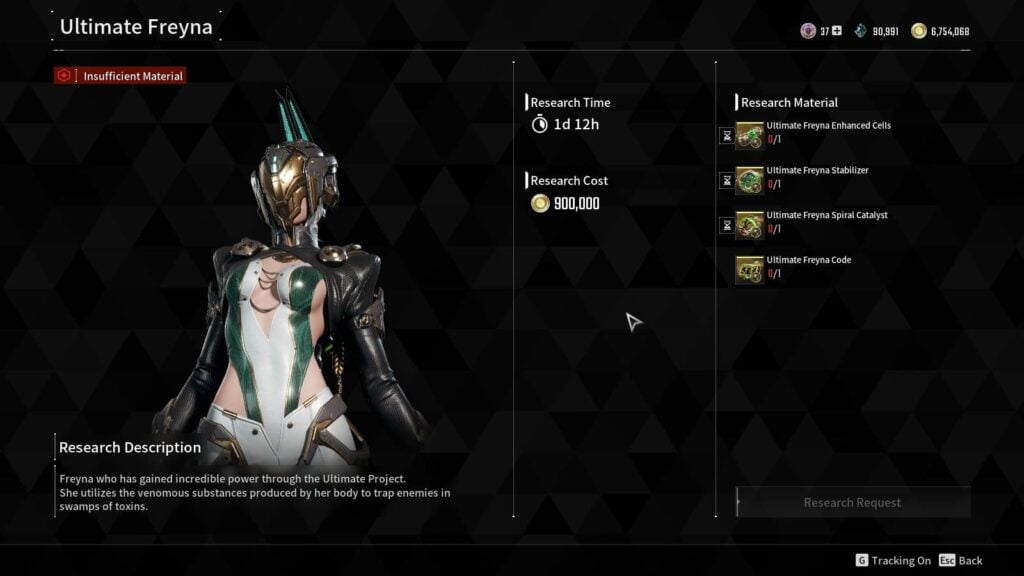Choose Ultimate Freyna Spiral Catalyst material

coord(750,225)
